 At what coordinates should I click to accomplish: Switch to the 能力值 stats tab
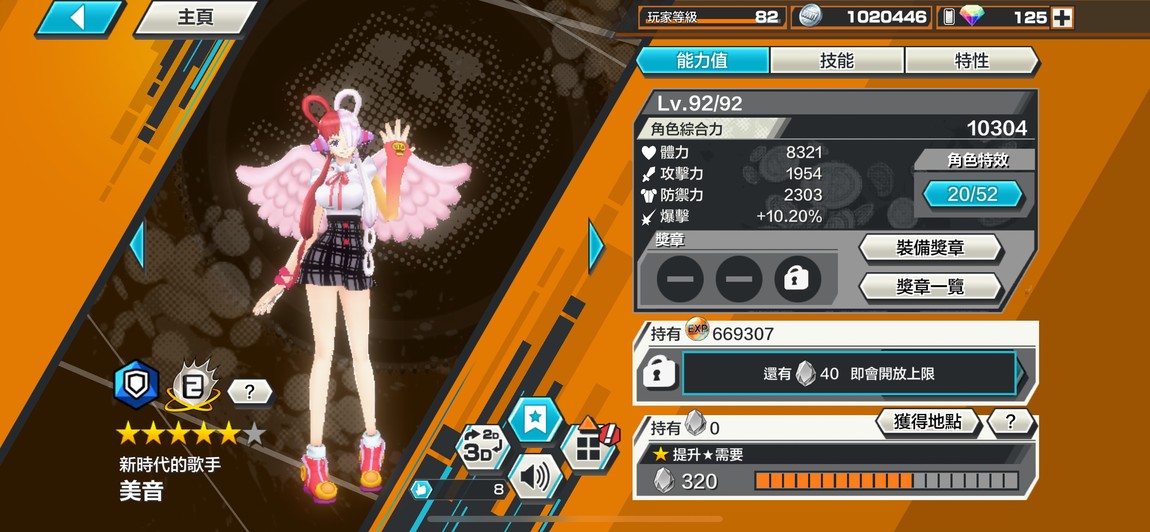coord(702,60)
